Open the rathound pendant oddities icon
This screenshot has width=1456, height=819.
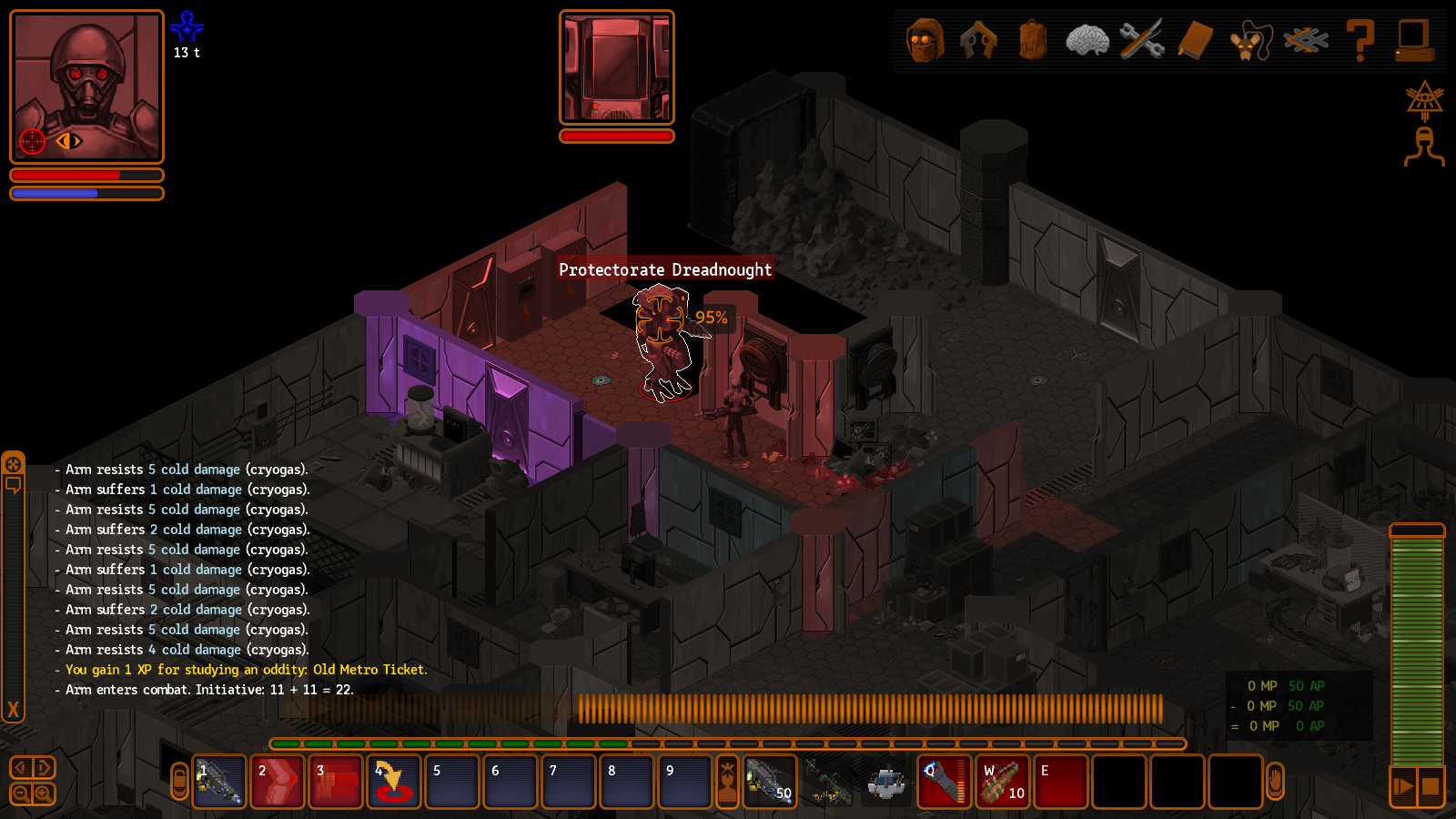point(1250,40)
